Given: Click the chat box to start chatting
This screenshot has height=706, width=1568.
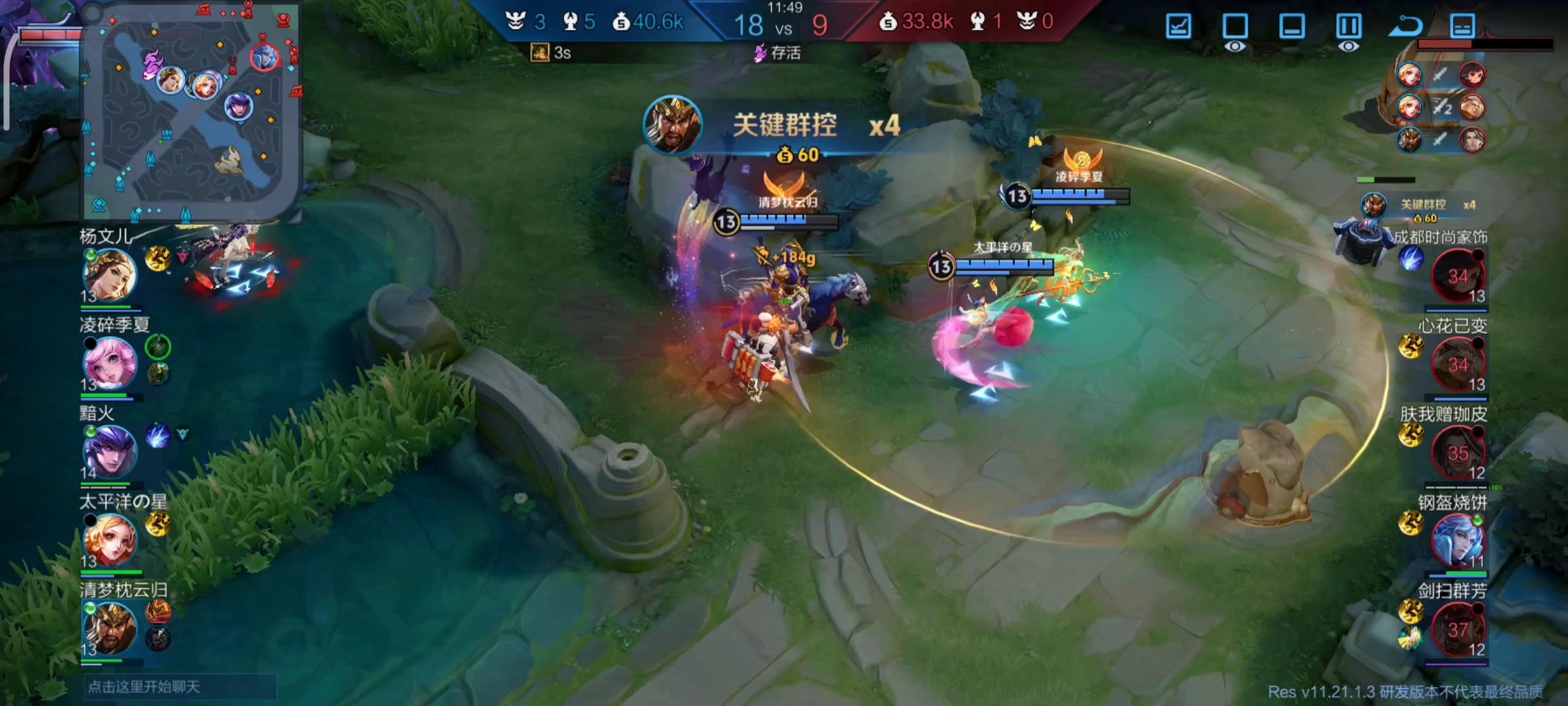Looking at the screenshot, I should tap(180, 687).
